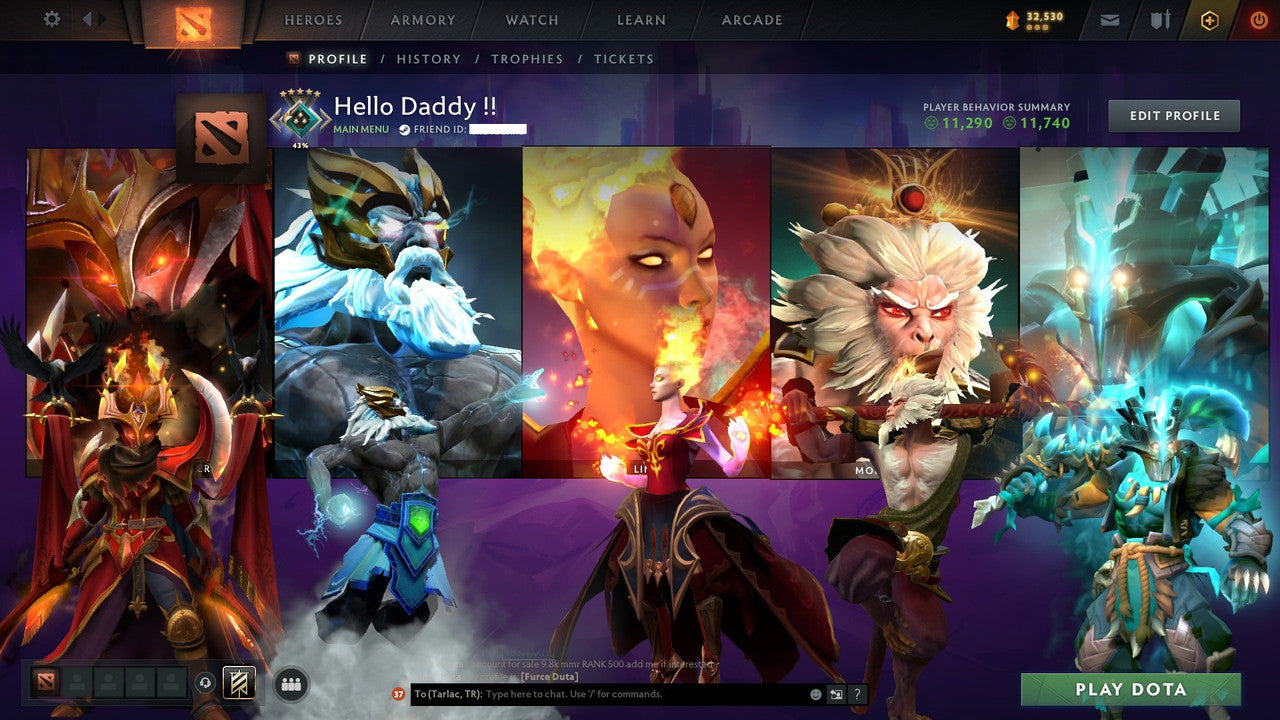Open the WATCH section

(x=531, y=19)
